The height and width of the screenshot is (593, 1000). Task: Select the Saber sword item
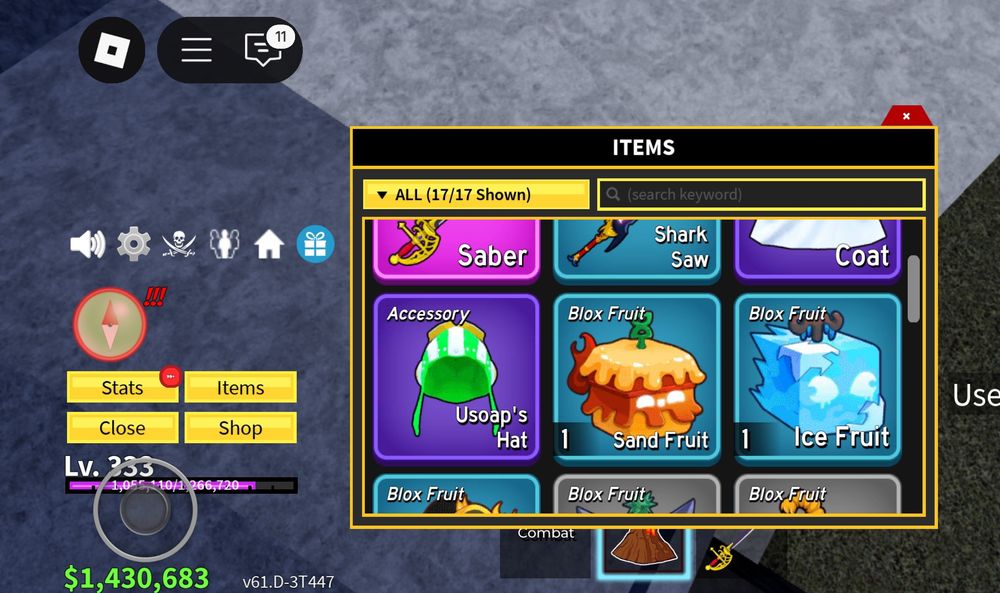pyautogui.click(x=456, y=250)
